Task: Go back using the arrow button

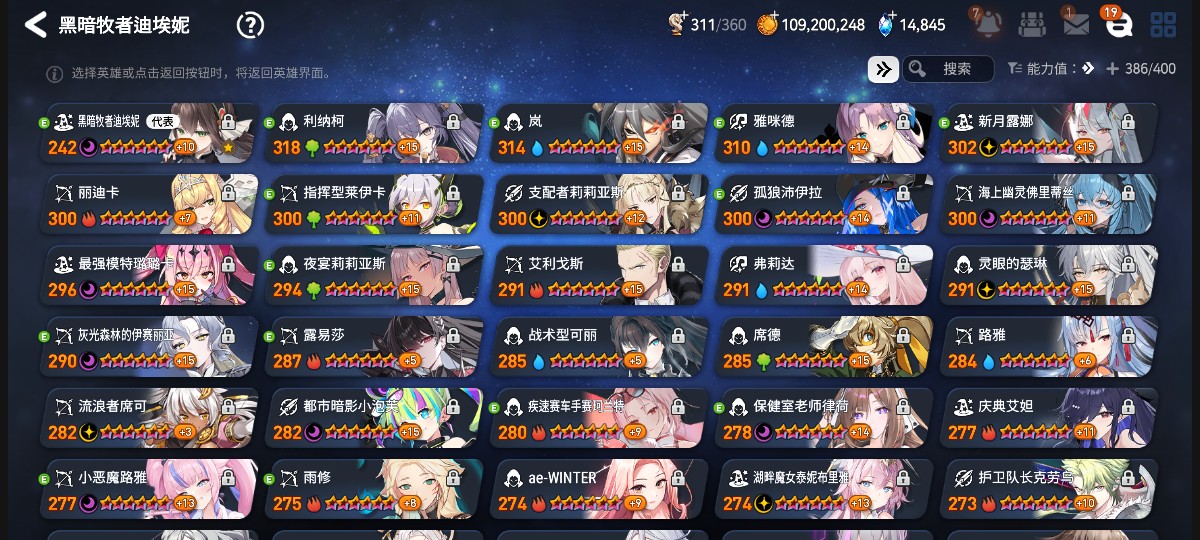Action: pos(36,25)
